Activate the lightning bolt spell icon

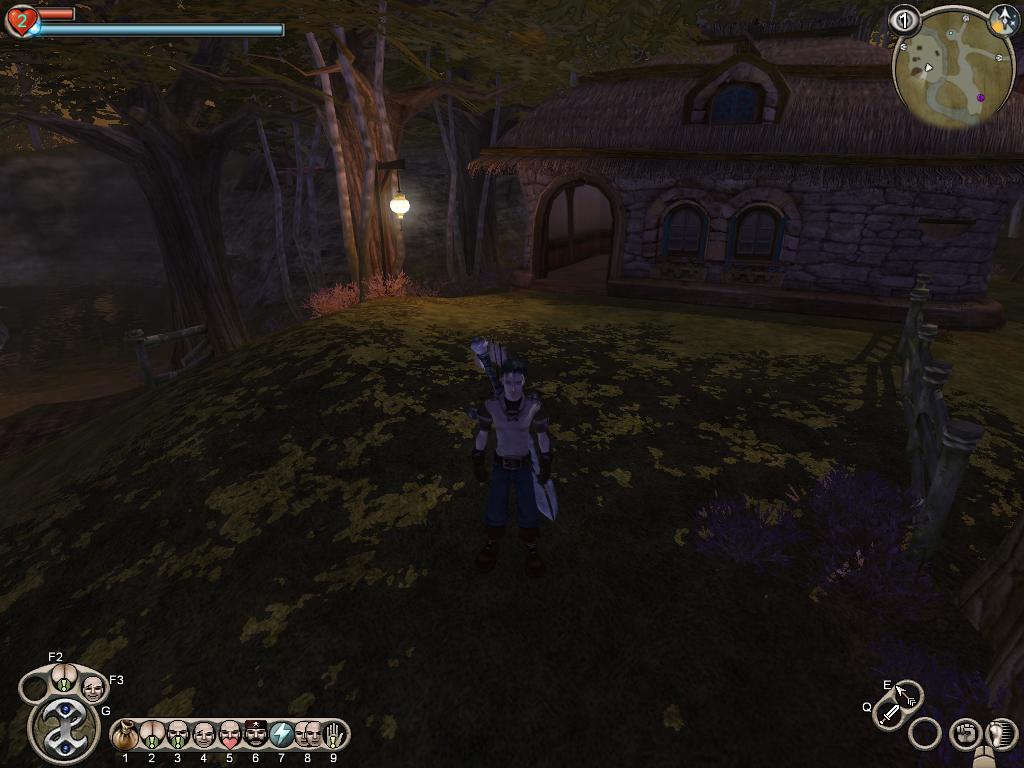(282, 735)
